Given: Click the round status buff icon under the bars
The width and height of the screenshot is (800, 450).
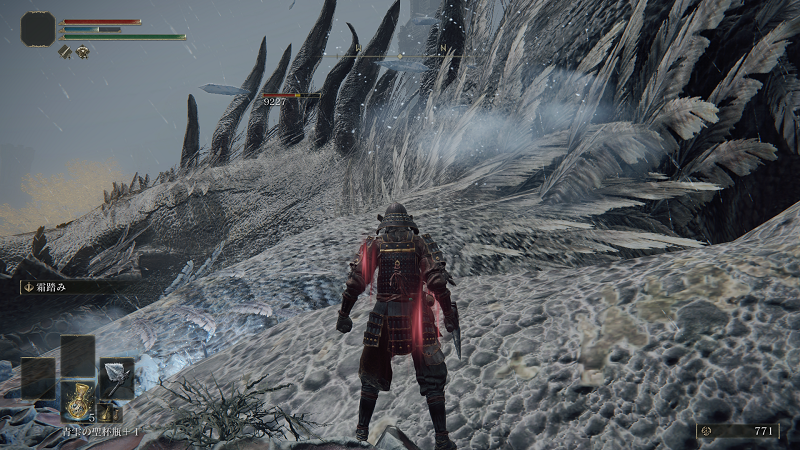Looking at the screenshot, I should (82, 51).
